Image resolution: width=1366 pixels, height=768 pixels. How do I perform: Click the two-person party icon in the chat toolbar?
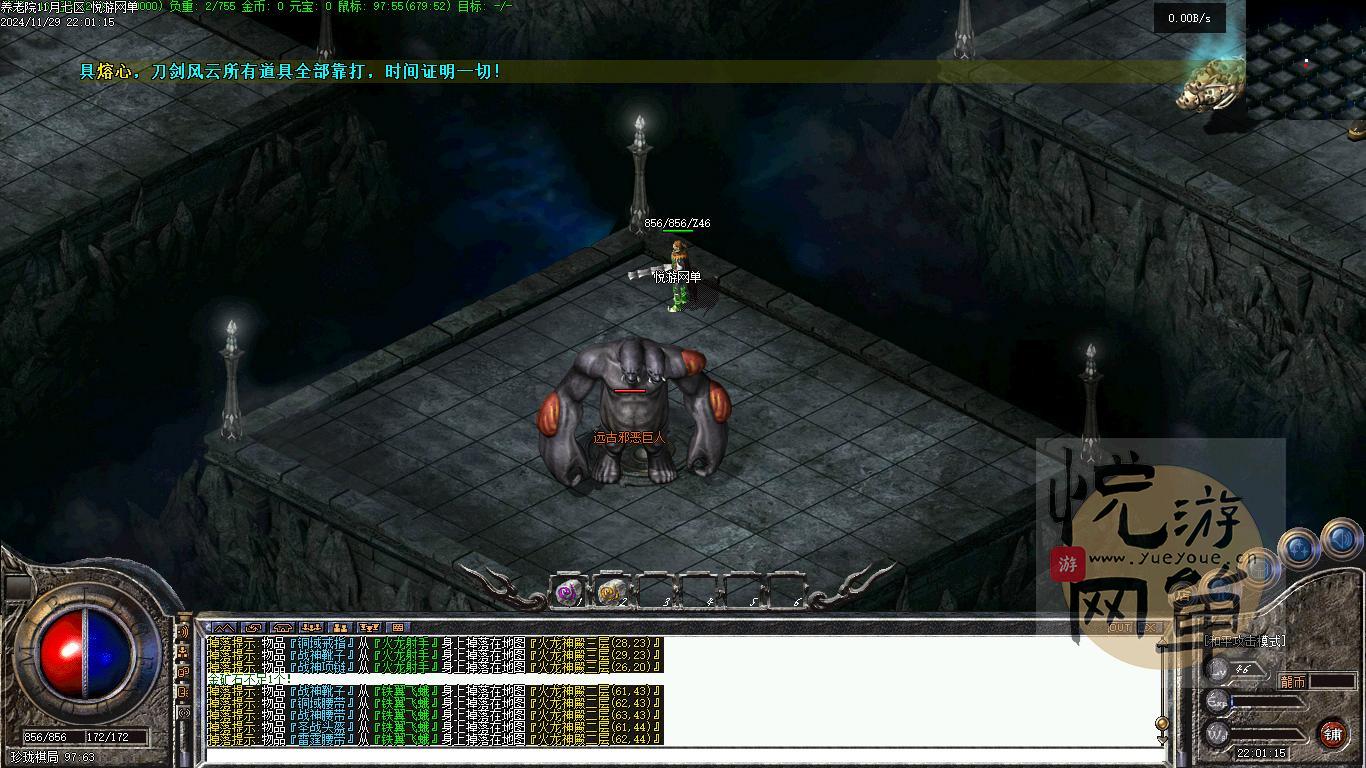[340, 627]
